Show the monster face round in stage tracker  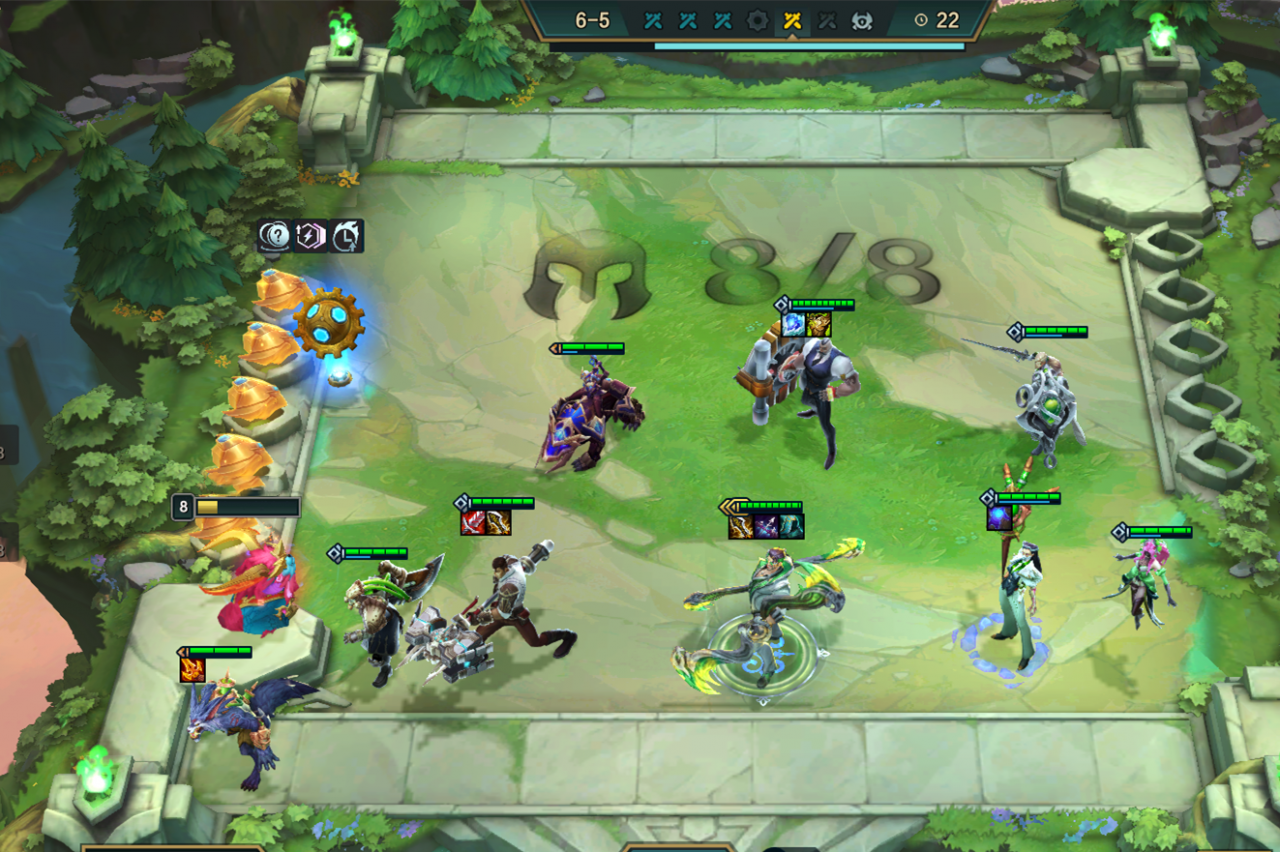[x=862, y=20]
